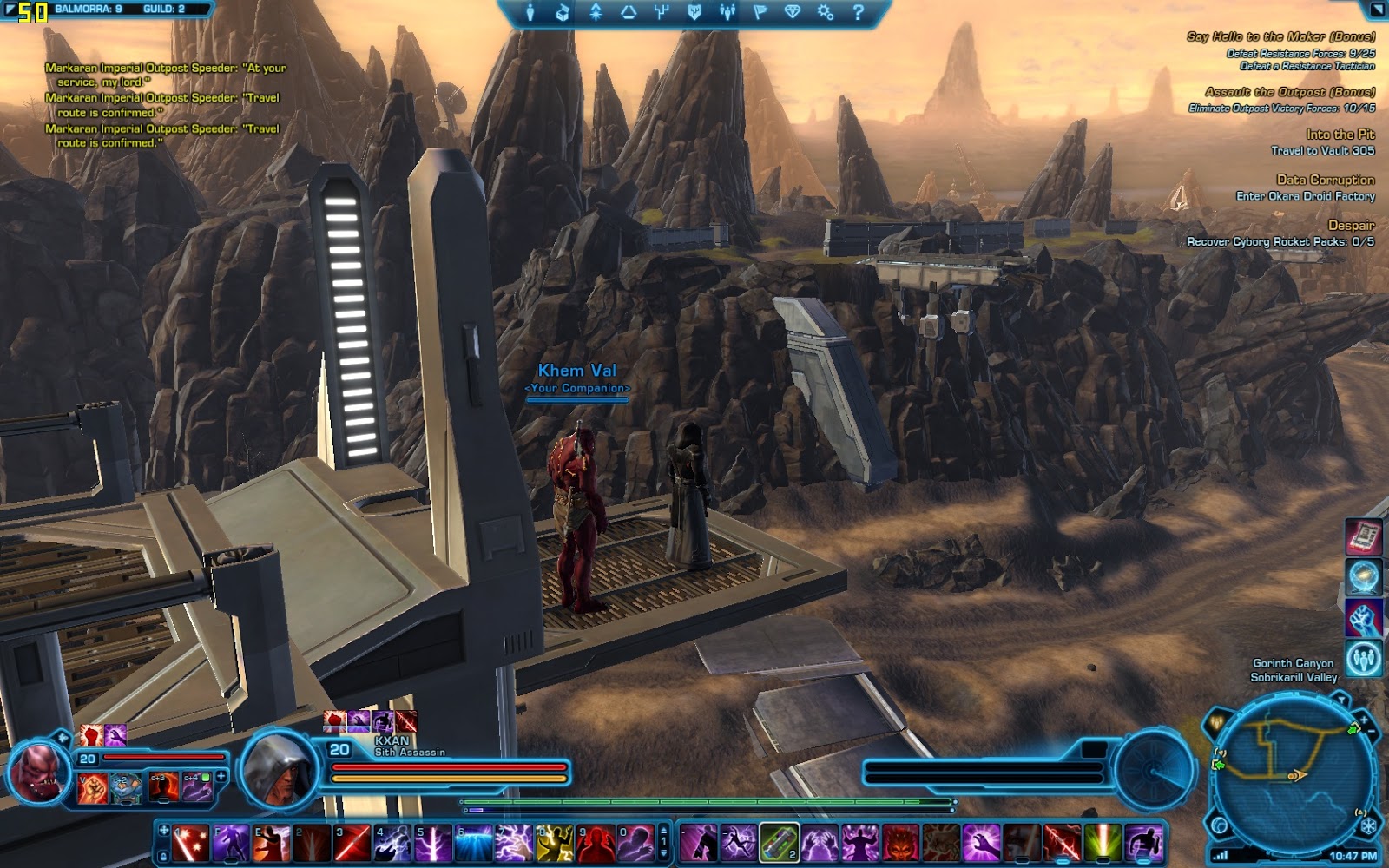Use the red lightsaber strike in slot 3
The image size is (1389, 868).
tap(352, 843)
